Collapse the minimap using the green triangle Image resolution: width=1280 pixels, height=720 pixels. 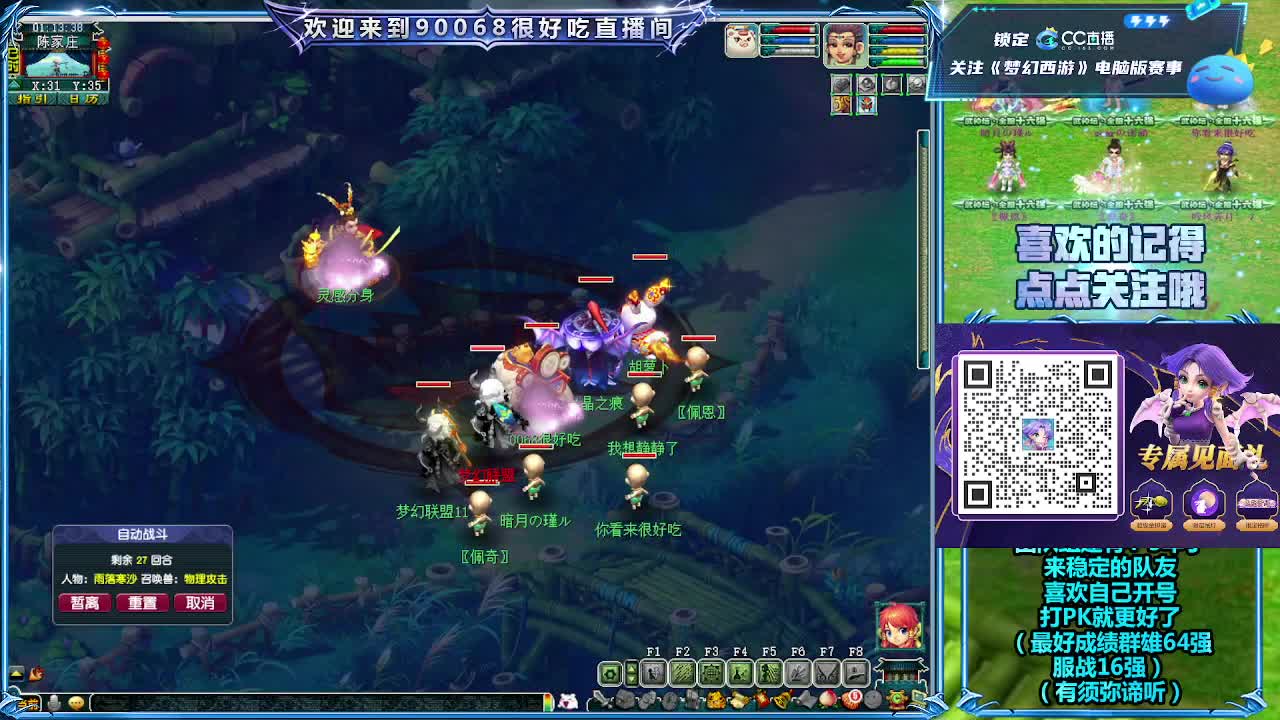15,84
